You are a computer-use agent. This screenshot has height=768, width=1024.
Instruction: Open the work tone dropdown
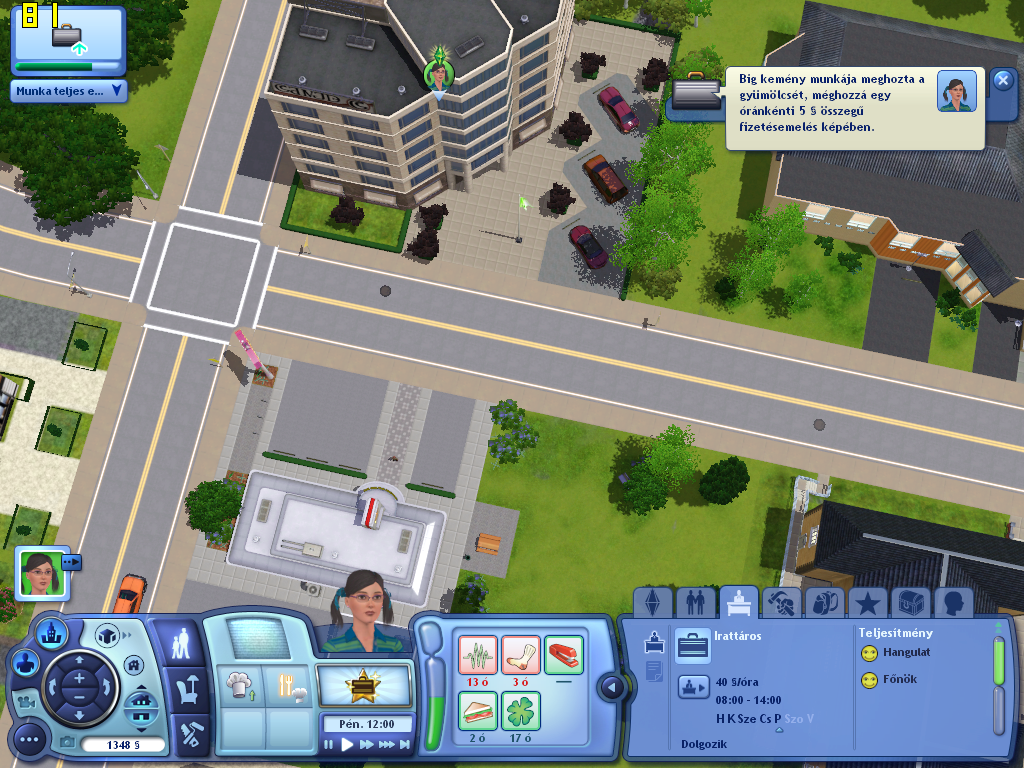(x=70, y=91)
